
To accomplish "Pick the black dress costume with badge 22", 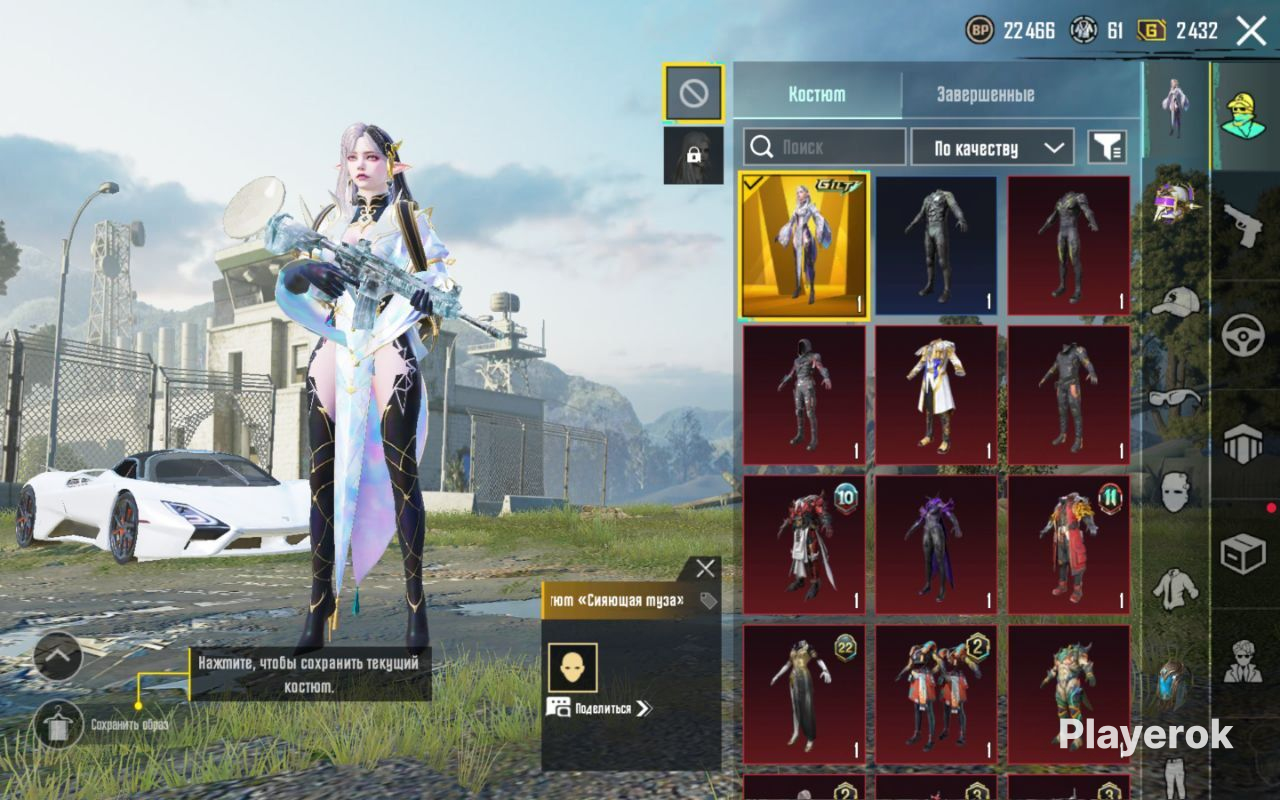I will pyautogui.click(x=804, y=695).
